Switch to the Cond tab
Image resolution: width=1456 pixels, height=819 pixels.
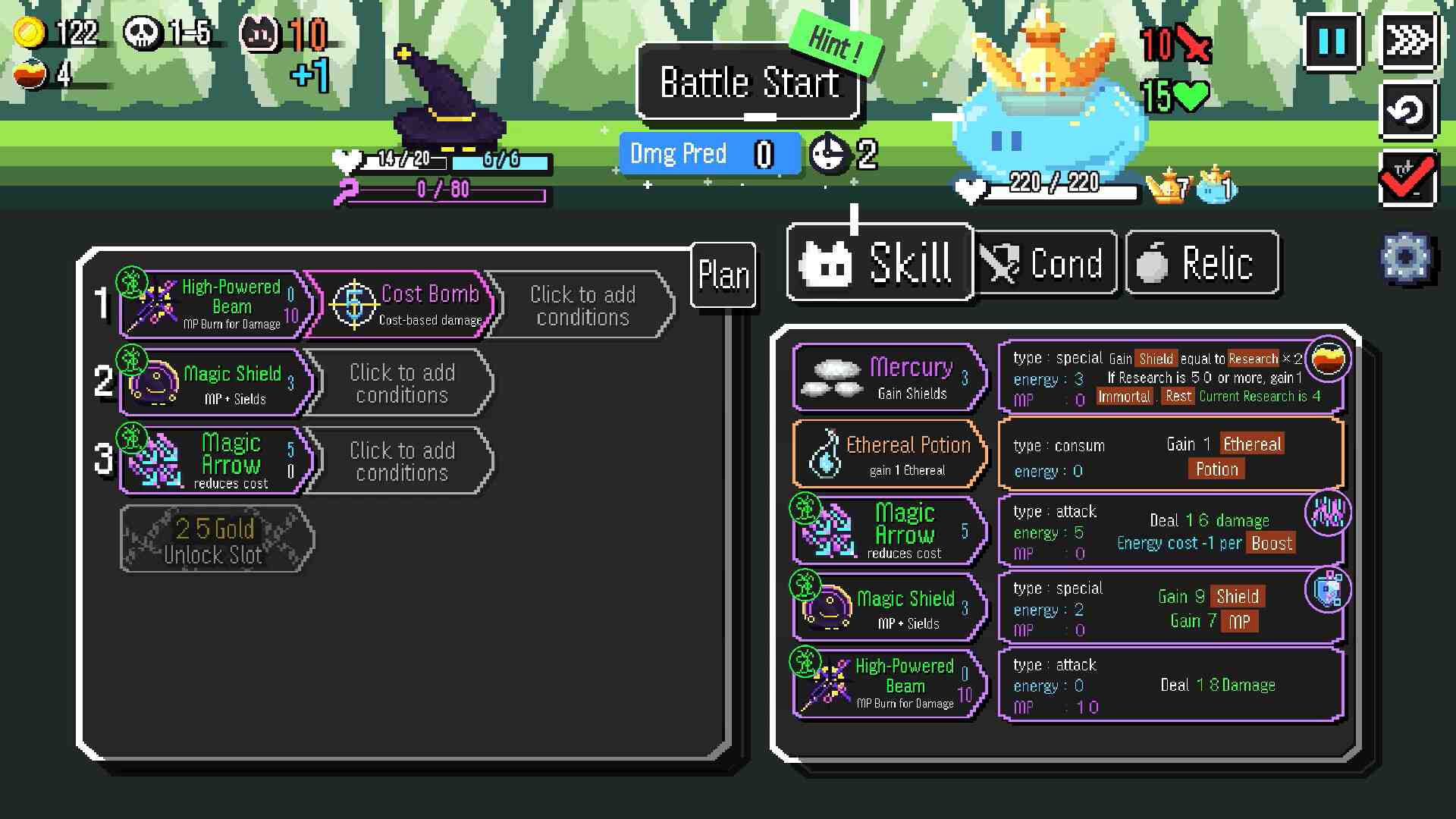pyautogui.click(x=1045, y=263)
